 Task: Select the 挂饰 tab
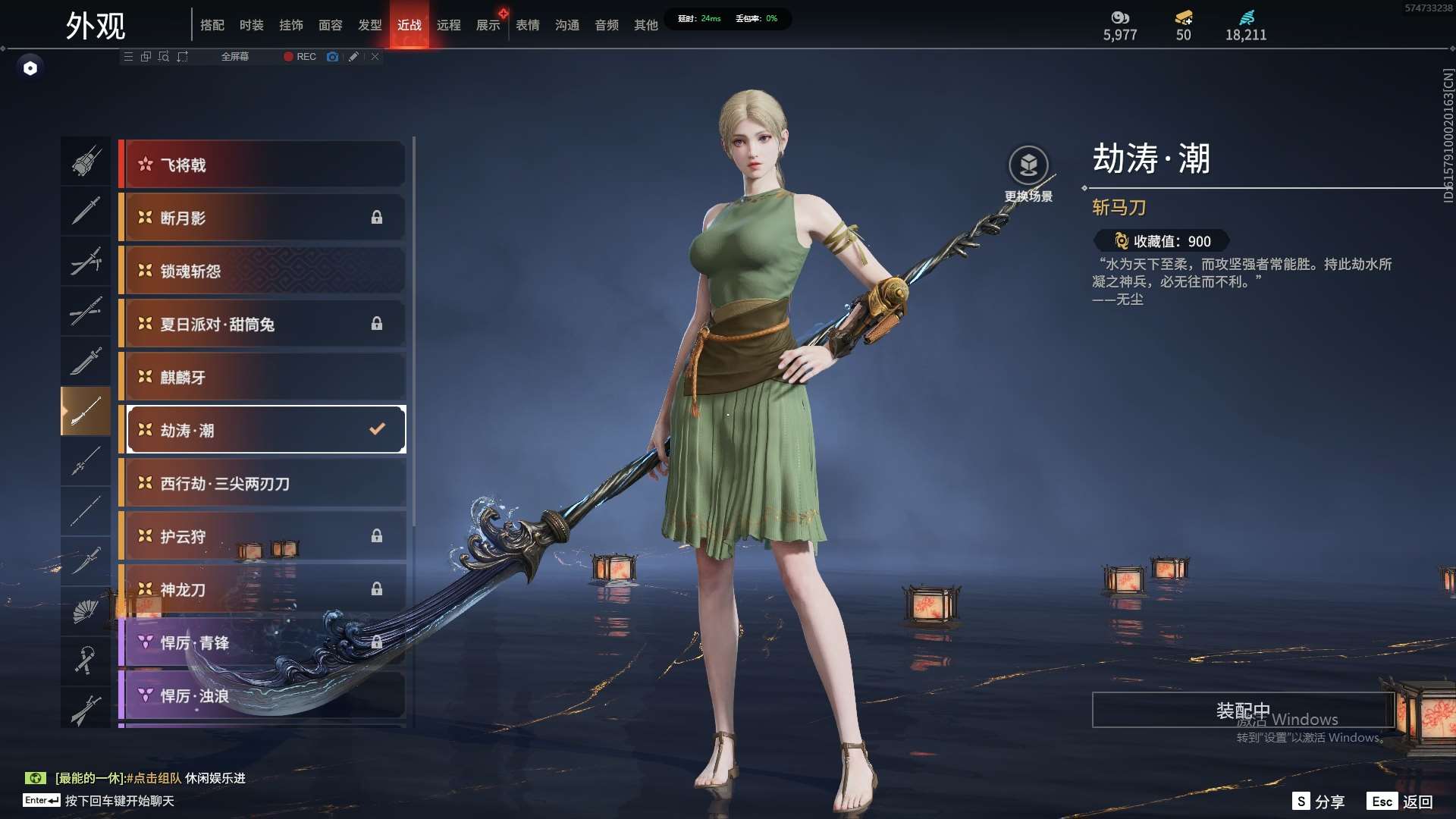point(291,25)
